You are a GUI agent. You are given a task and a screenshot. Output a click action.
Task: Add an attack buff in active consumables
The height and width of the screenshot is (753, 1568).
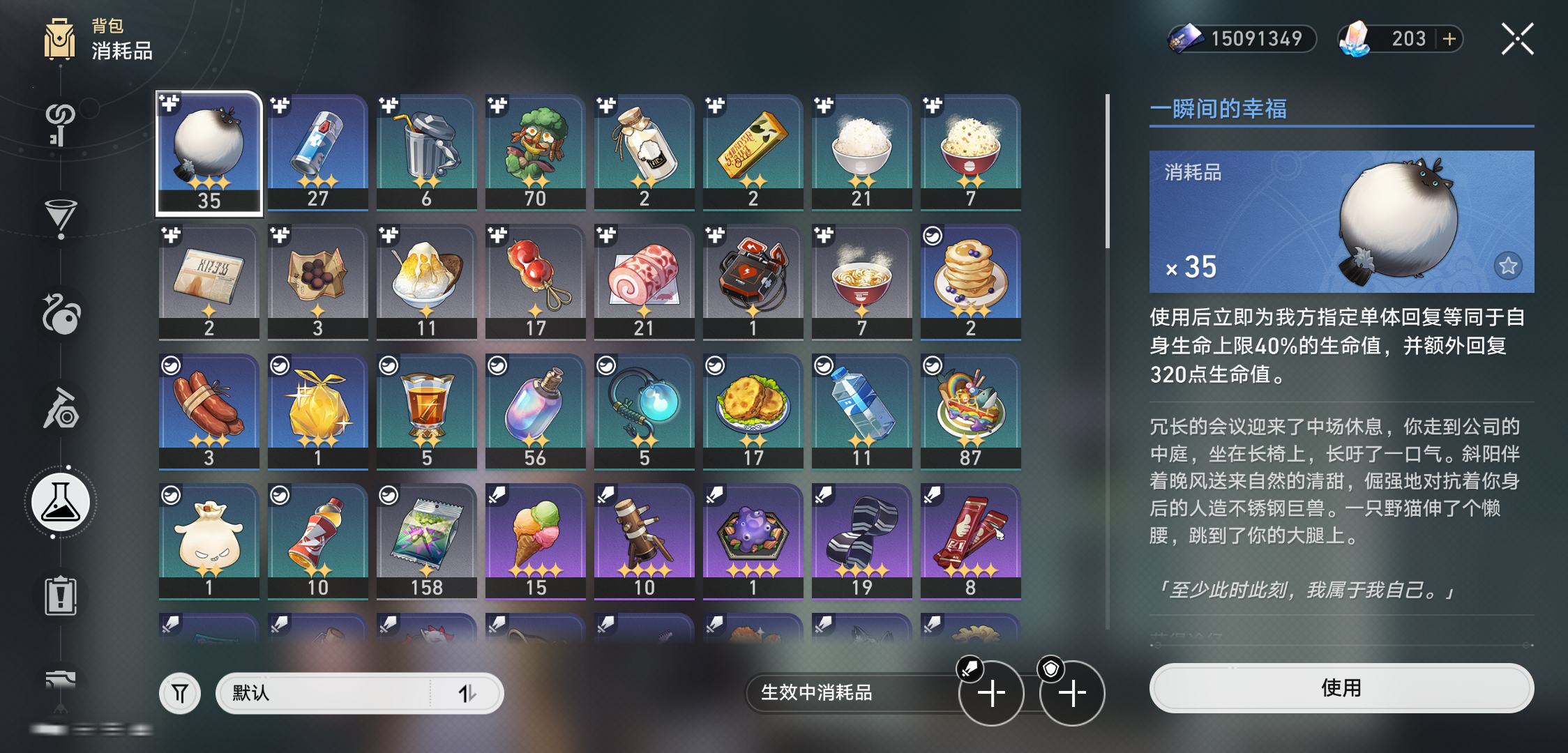[991, 693]
